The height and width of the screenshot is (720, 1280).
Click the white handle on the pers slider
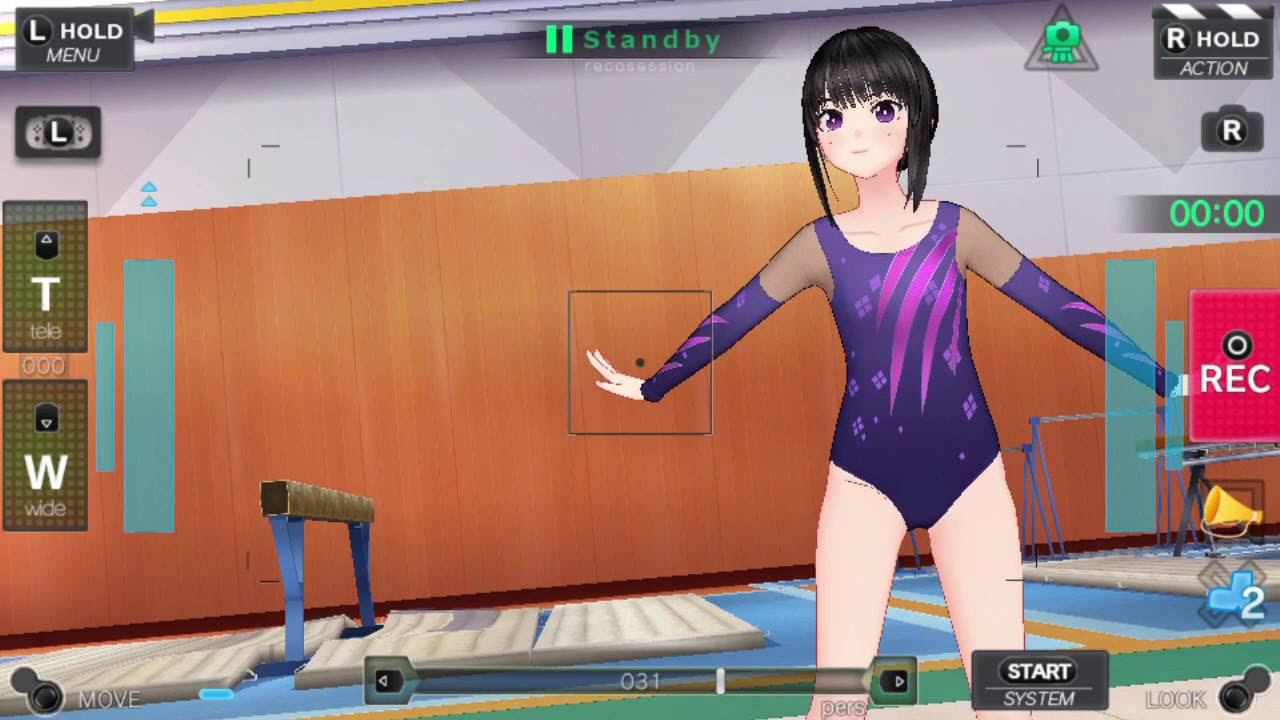720,682
